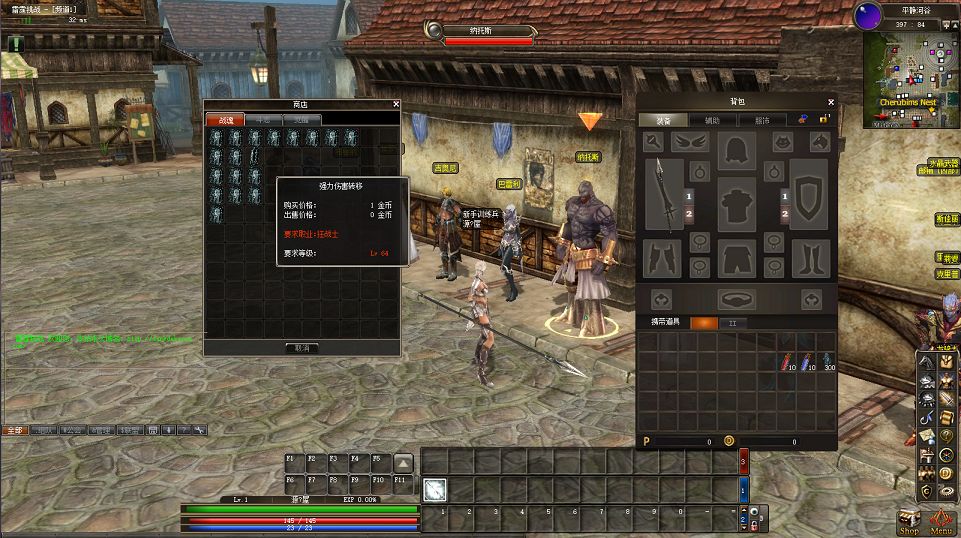Click the question mark help icon
Image resolution: width=961 pixels, height=538 pixels.
coord(945,435)
